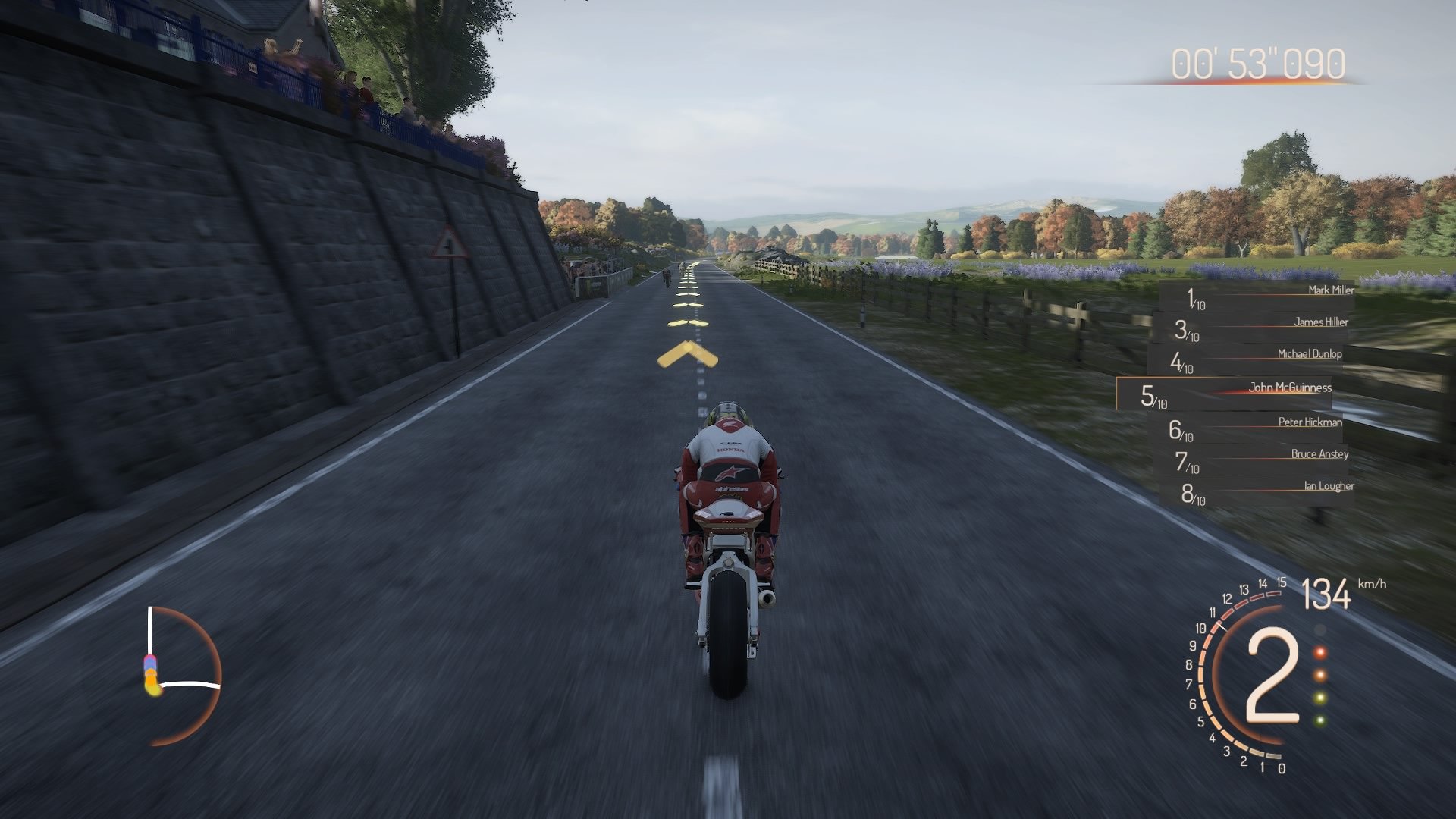Screen dimensions: 1456x819
Task: Click the Bruce Anstey name label
Action: [x=1319, y=455]
